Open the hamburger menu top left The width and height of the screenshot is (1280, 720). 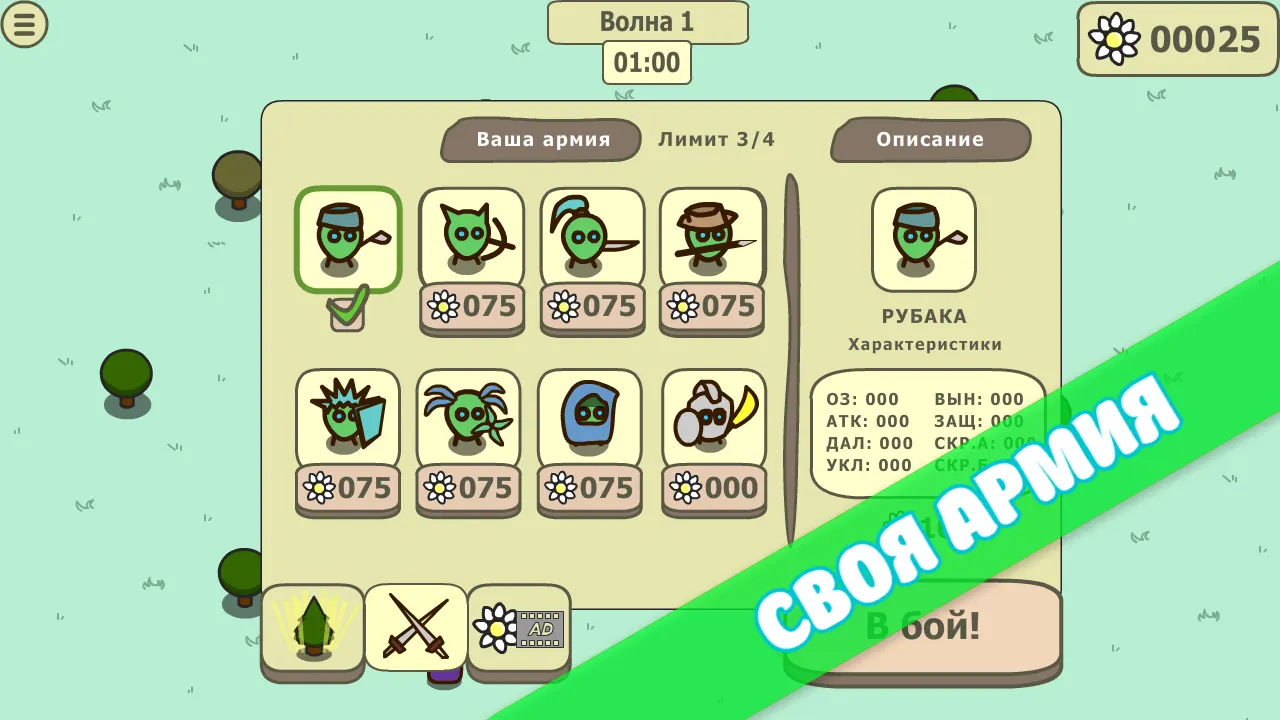point(25,25)
